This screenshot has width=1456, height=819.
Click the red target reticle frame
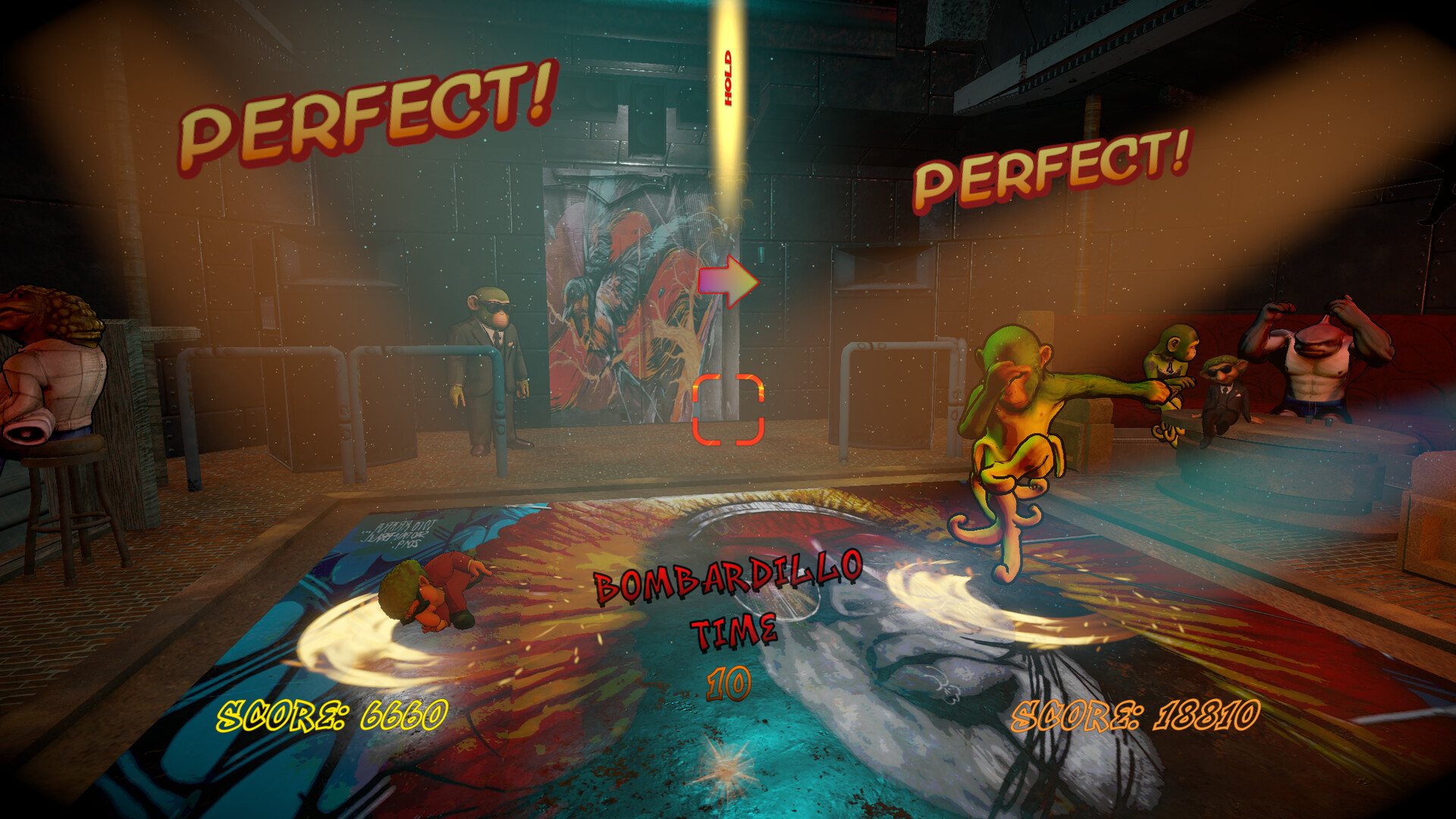730,409
